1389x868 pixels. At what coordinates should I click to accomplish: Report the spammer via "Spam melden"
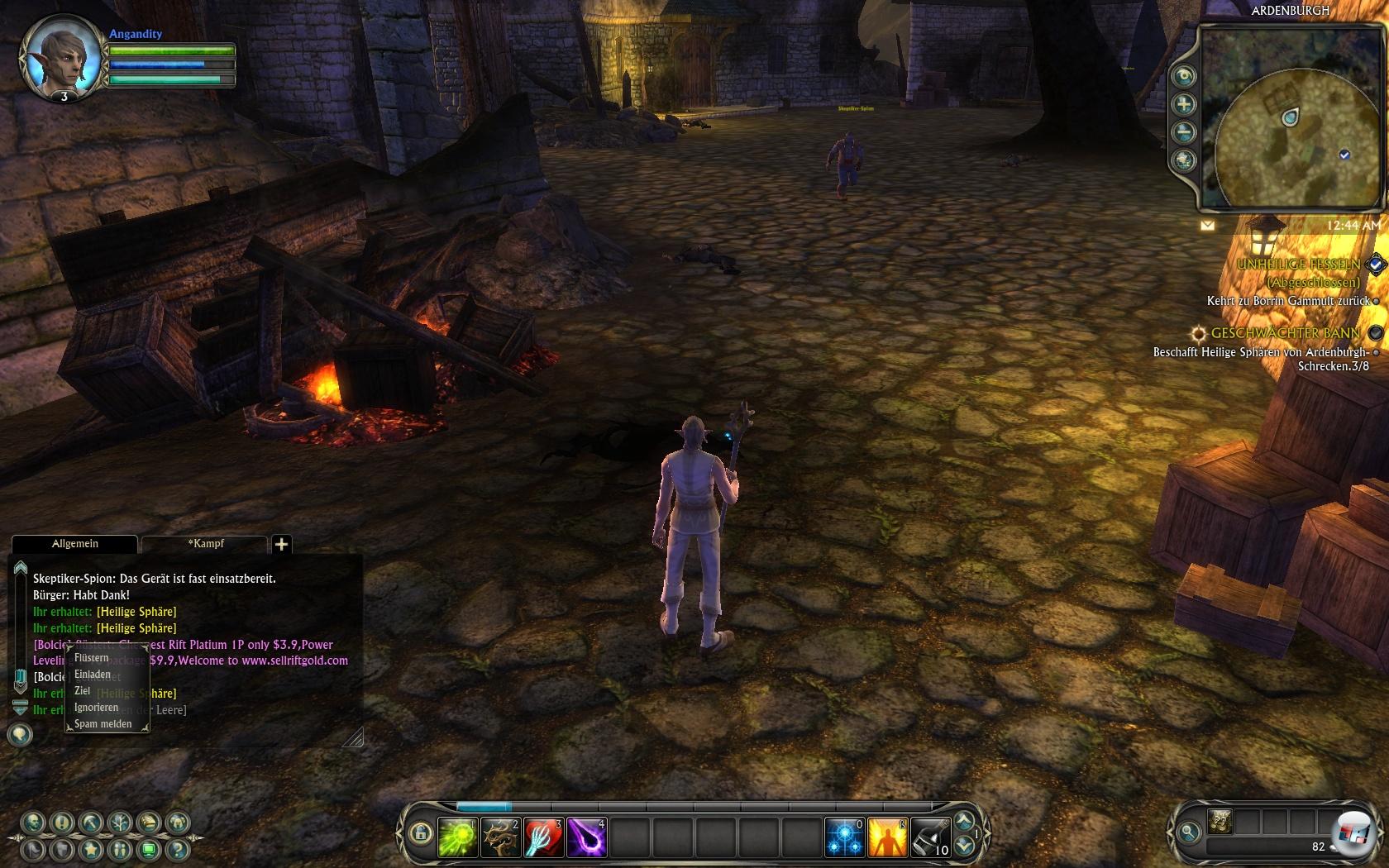(x=103, y=724)
